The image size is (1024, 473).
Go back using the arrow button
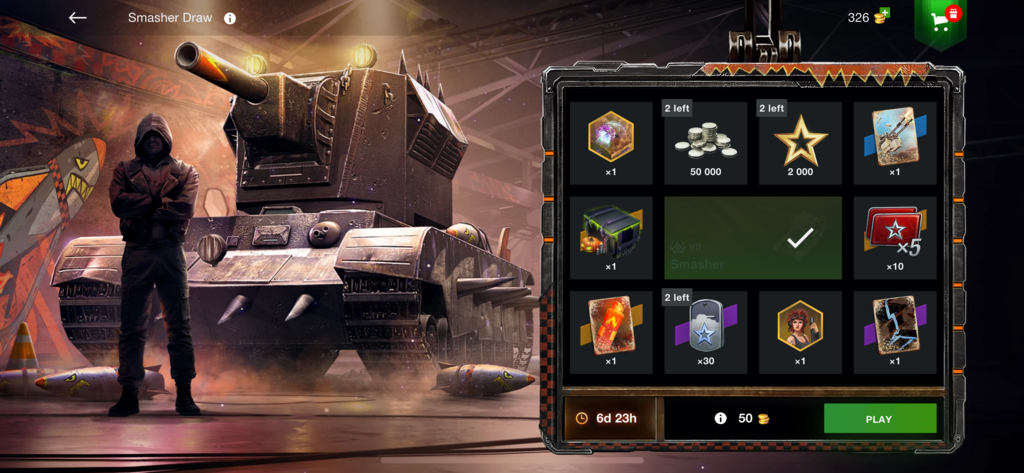pyautogui.click(x=78, y=18)
